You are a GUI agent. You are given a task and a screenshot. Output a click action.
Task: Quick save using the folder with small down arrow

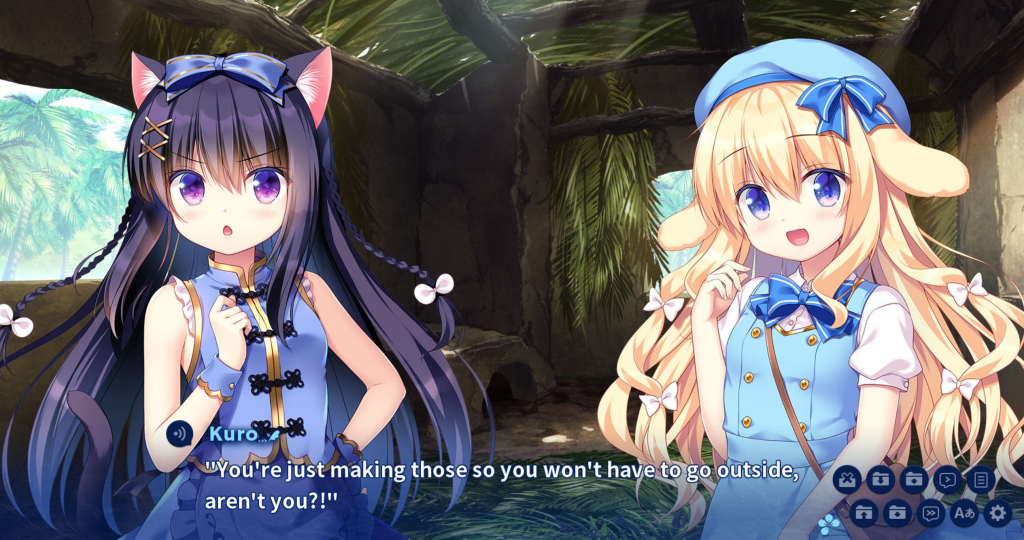click(913, 480)
